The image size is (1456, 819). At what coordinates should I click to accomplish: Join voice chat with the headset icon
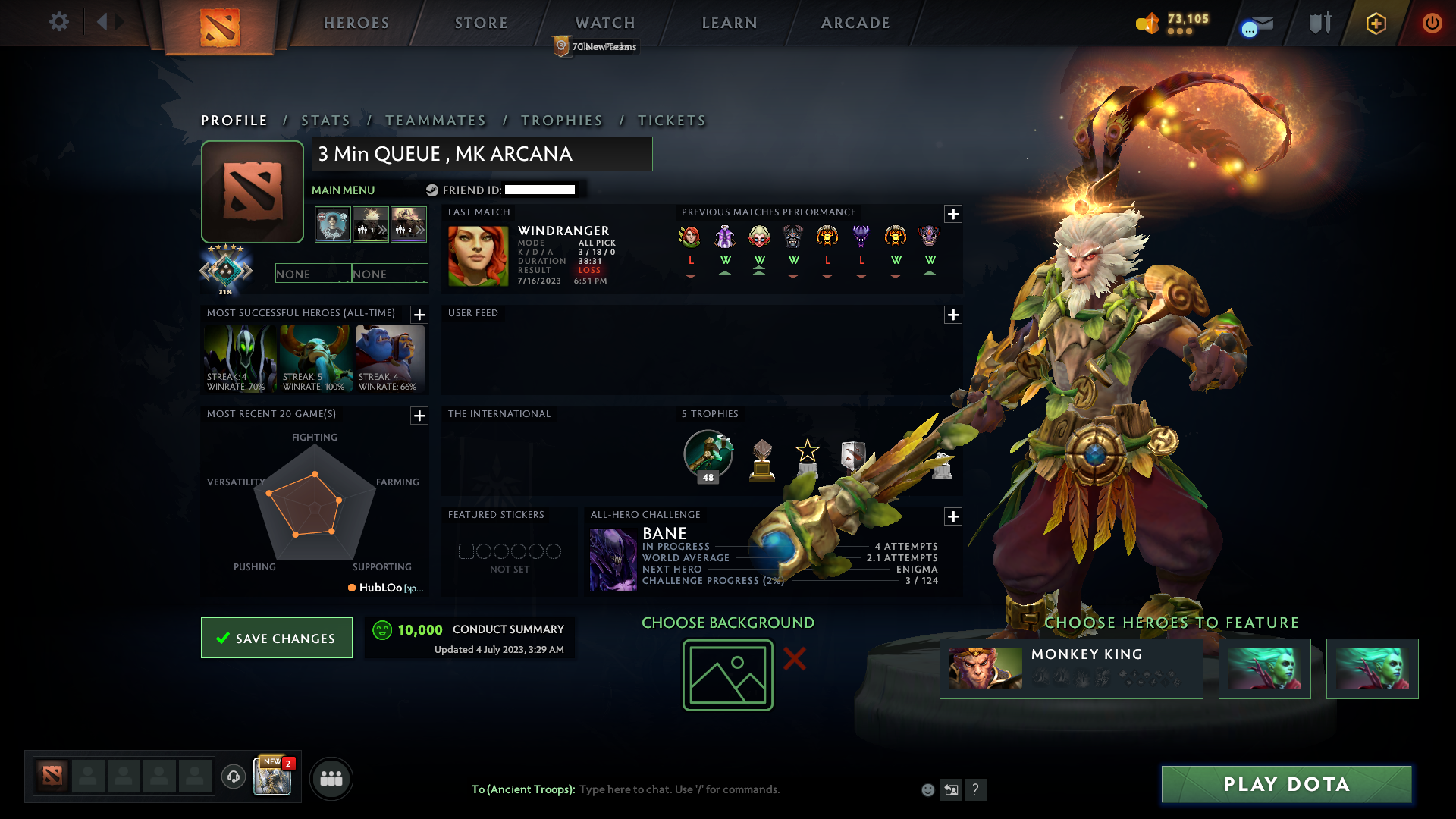[x=234, y=778]
